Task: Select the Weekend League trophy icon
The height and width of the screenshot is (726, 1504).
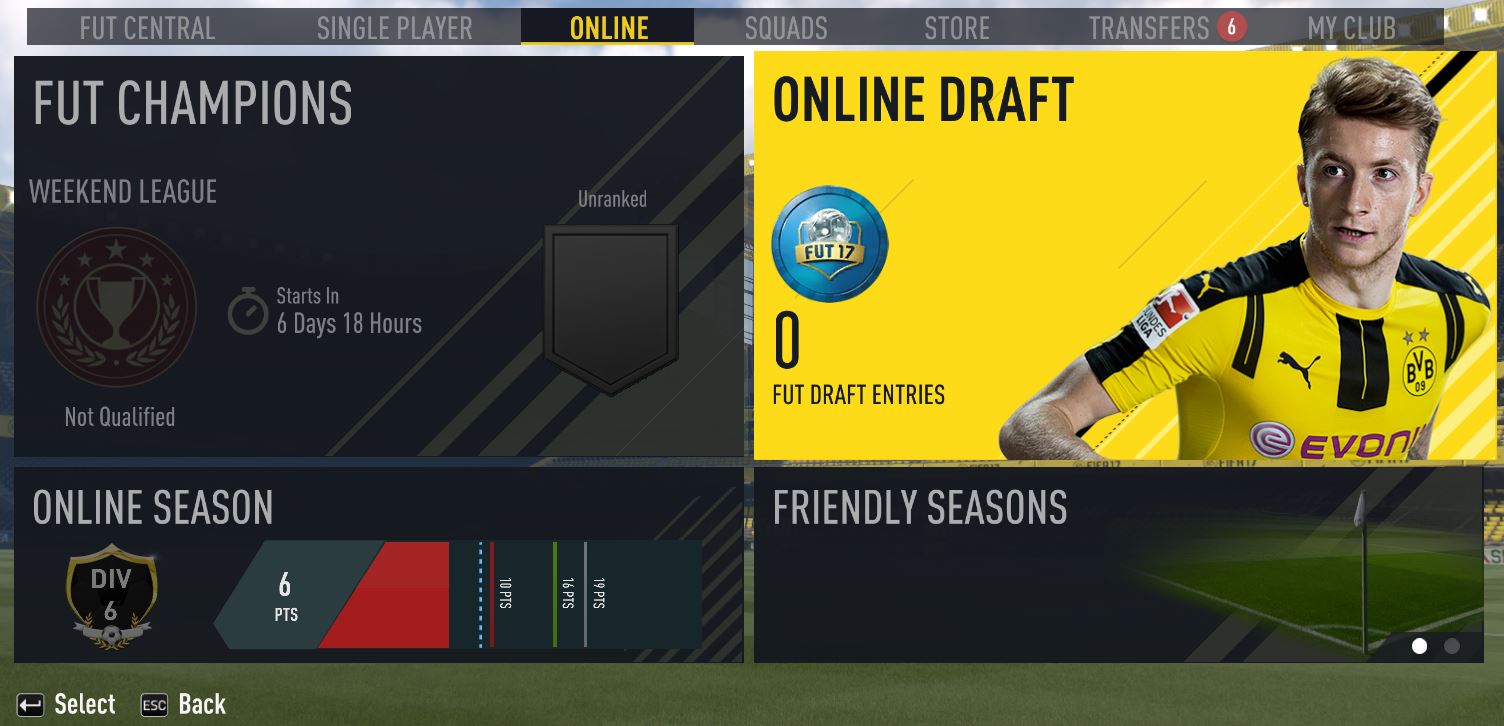Action: tap(116, 307)
